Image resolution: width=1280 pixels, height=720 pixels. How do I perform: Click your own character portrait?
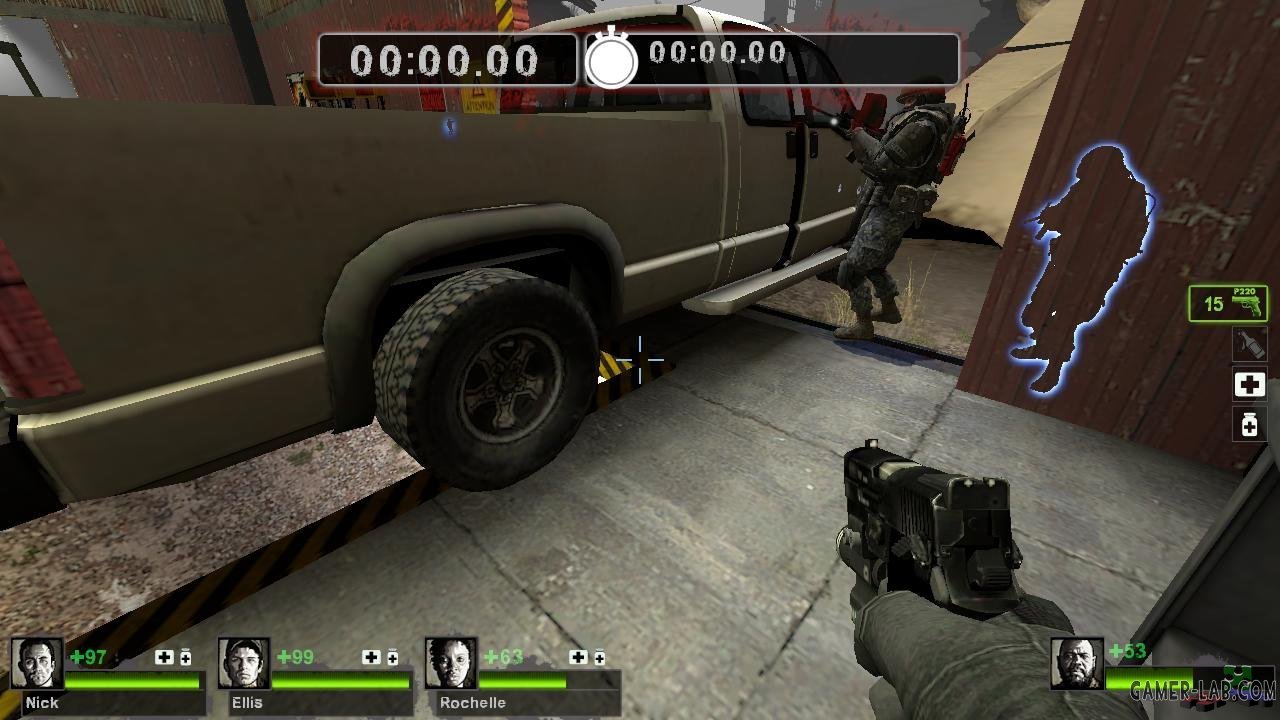pos(1077,663)
